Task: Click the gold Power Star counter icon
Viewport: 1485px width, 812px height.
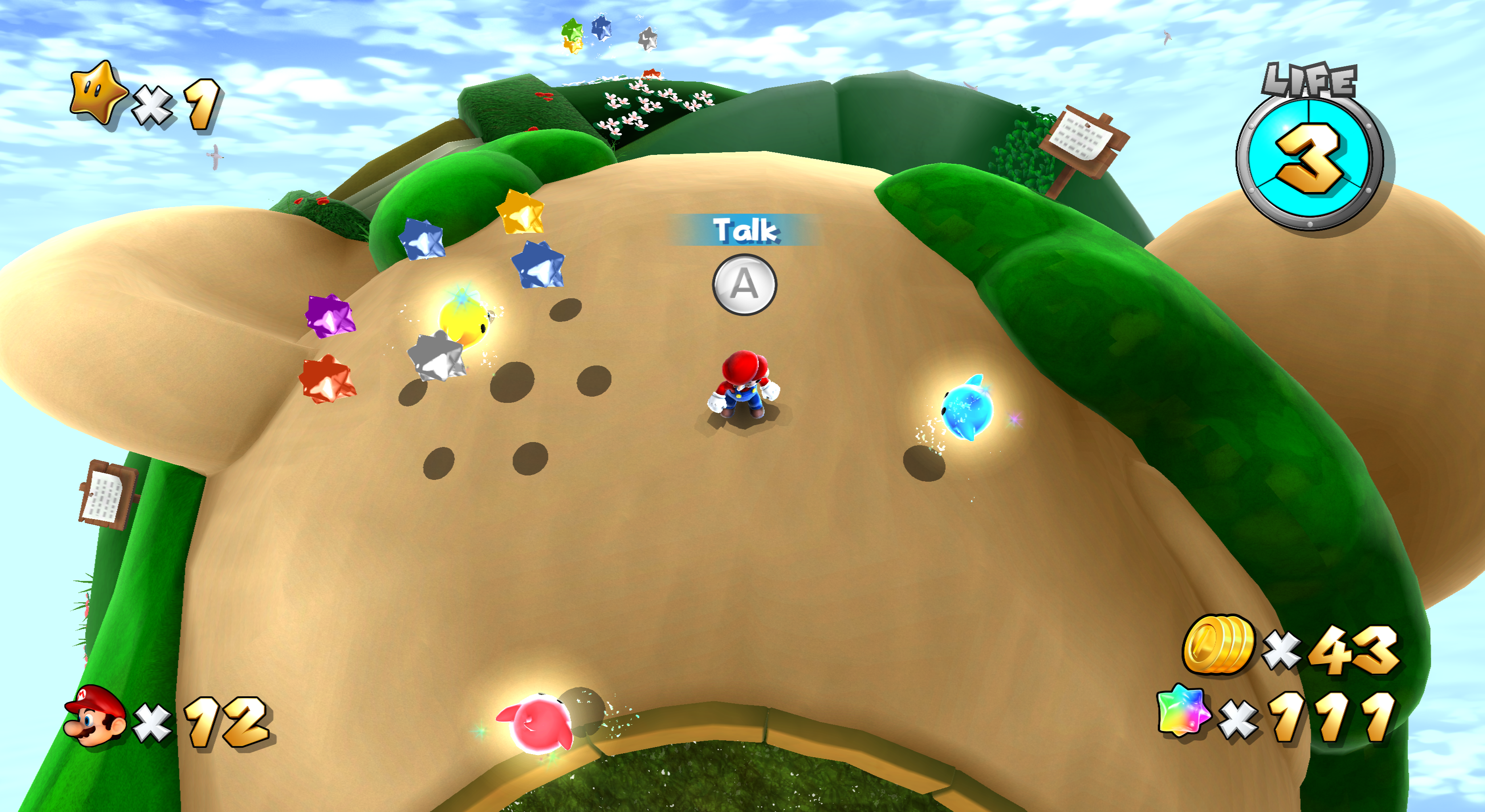Action: pyautogui.click(x=96, y=93)
